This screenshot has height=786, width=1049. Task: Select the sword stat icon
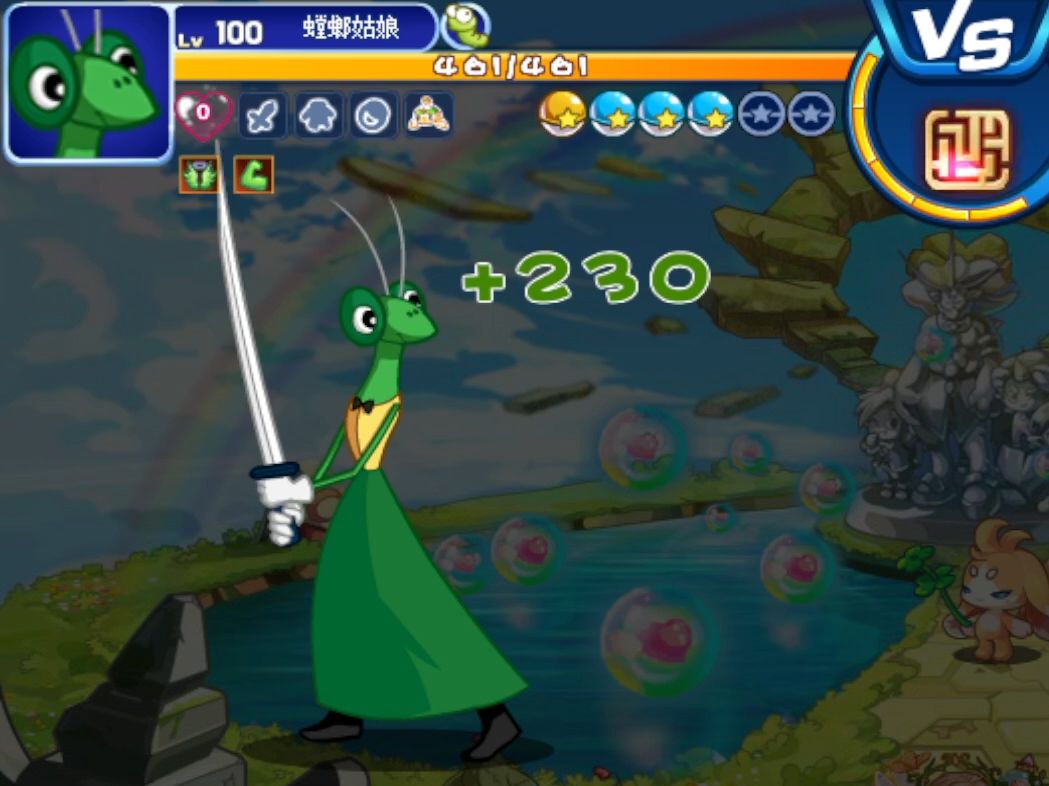click(x=262, y=116)
